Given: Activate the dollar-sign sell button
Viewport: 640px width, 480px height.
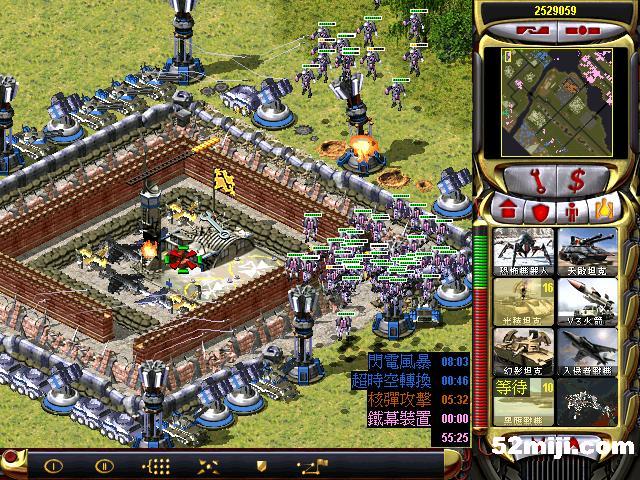Looking at the screenshot, I should pos(578,180).
